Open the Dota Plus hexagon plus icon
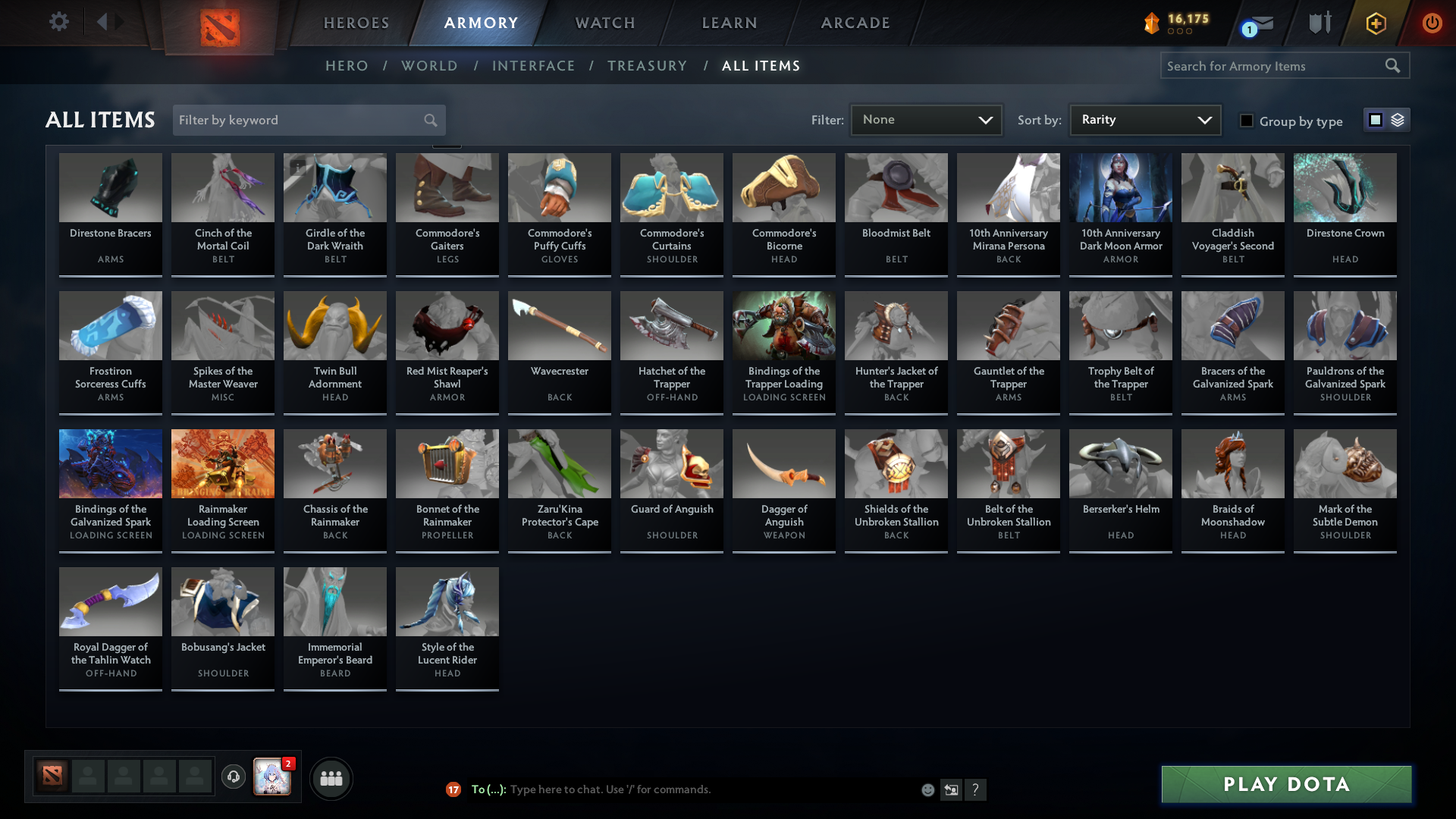This screenshot has height=819, width=1456. (x=1375, y=23)
